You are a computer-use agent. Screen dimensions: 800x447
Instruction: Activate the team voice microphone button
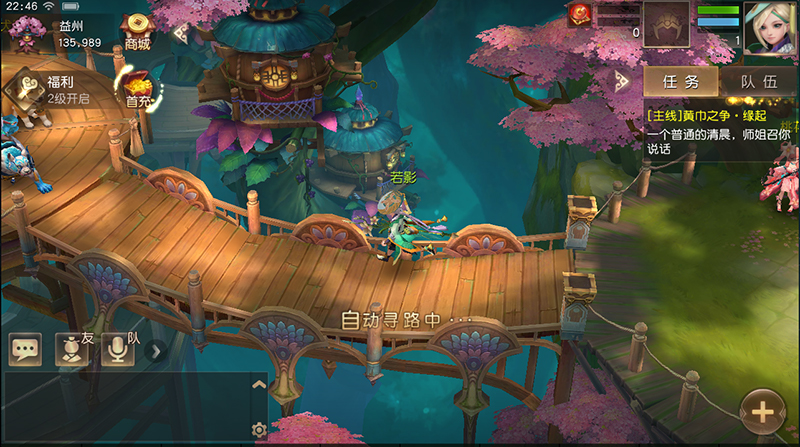click(x=118, y=348)
